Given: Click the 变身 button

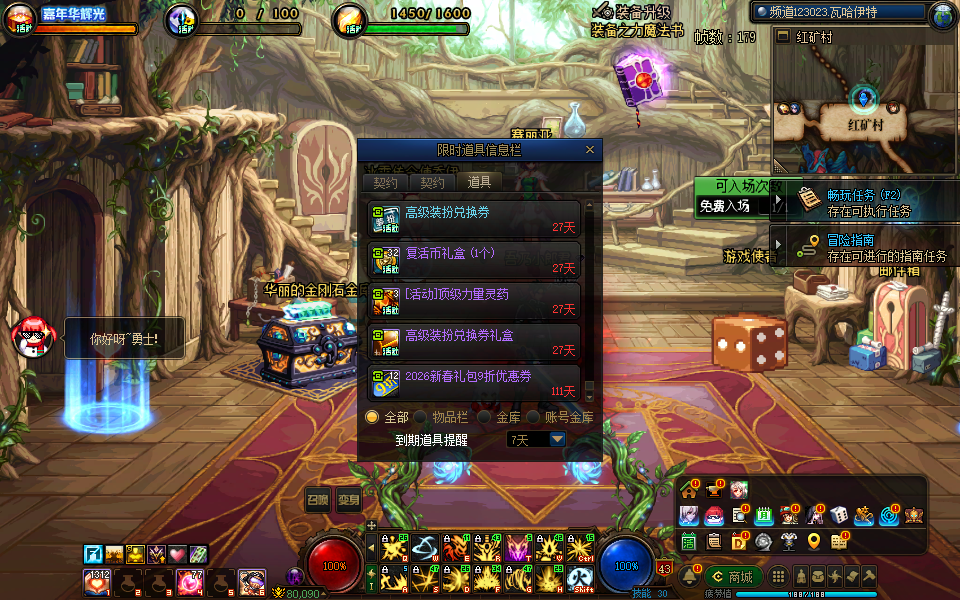Looking at the screenshot, I should 349,499.
